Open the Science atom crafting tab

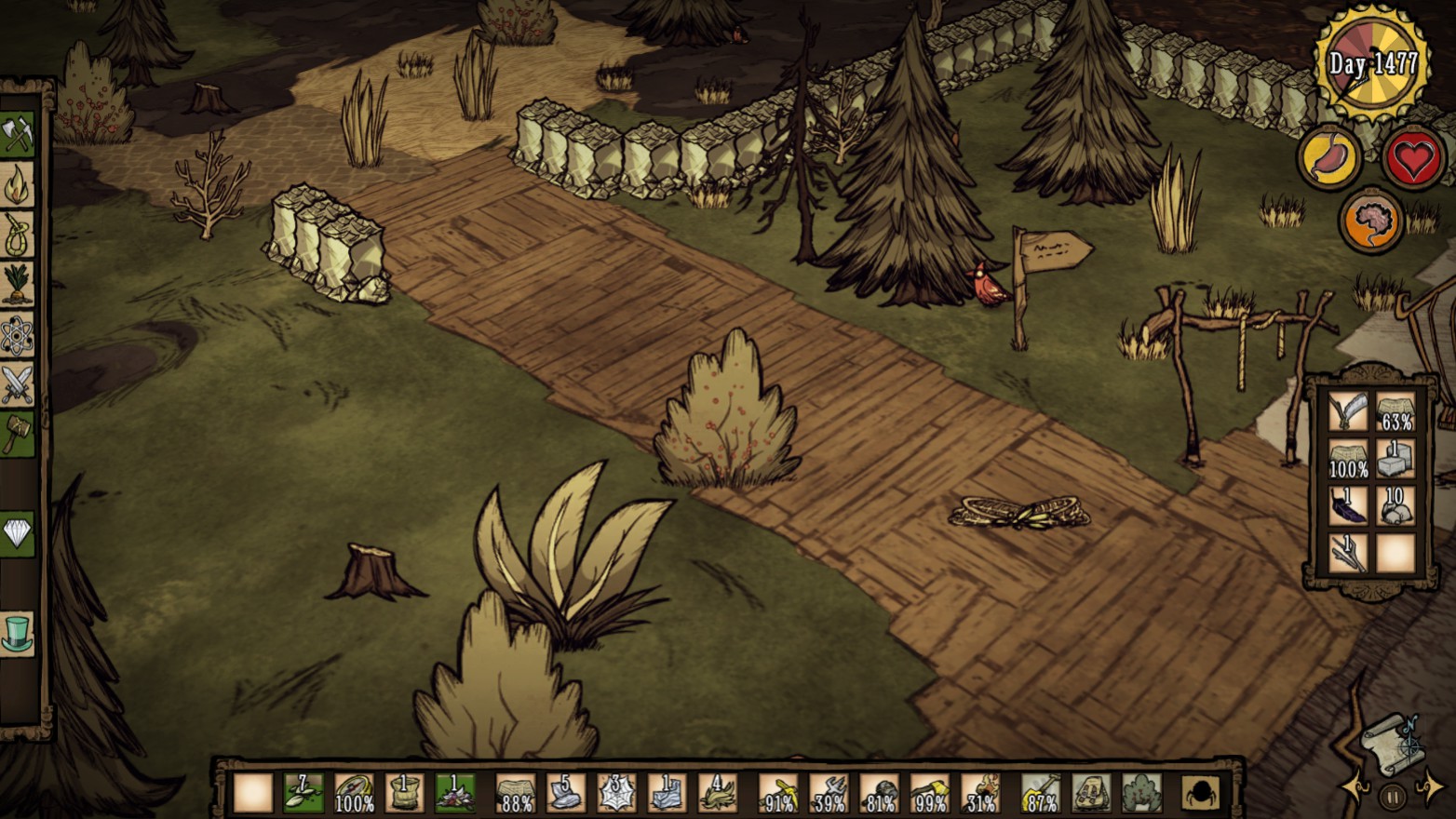click(x=18, y=335)
